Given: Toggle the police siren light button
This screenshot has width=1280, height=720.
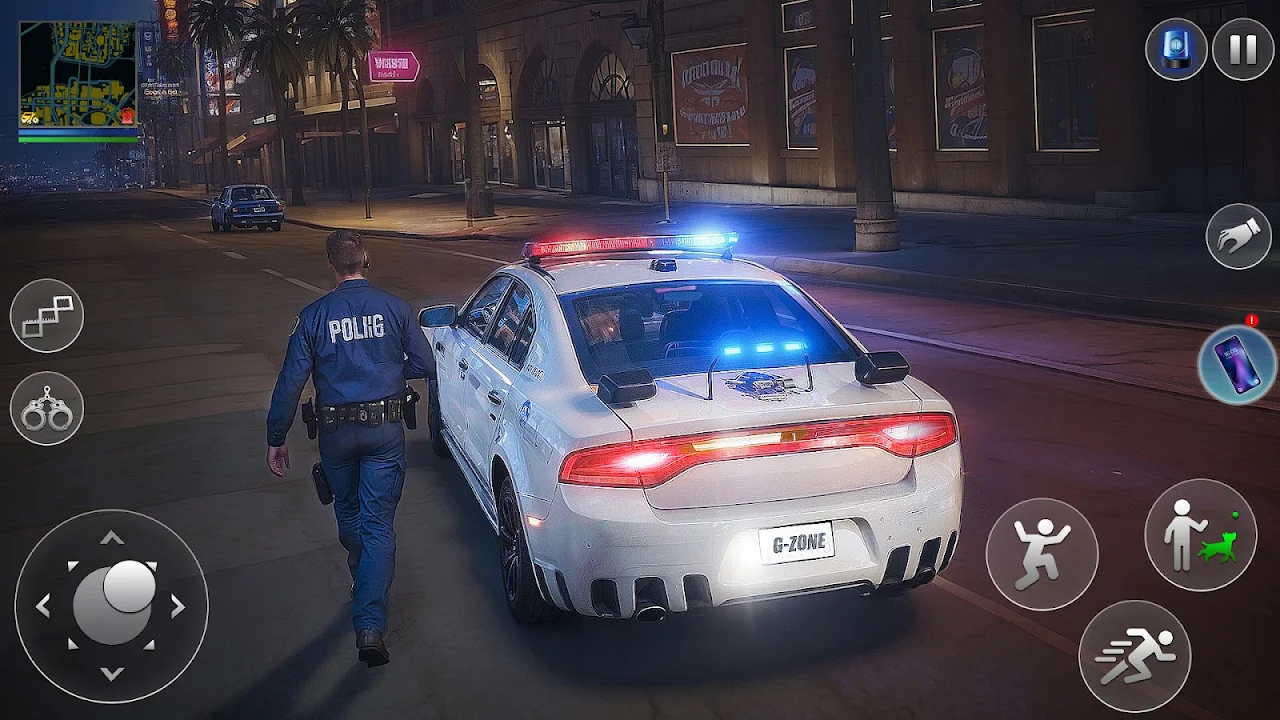Looking at the screenshot, I should pos(1176,49).
